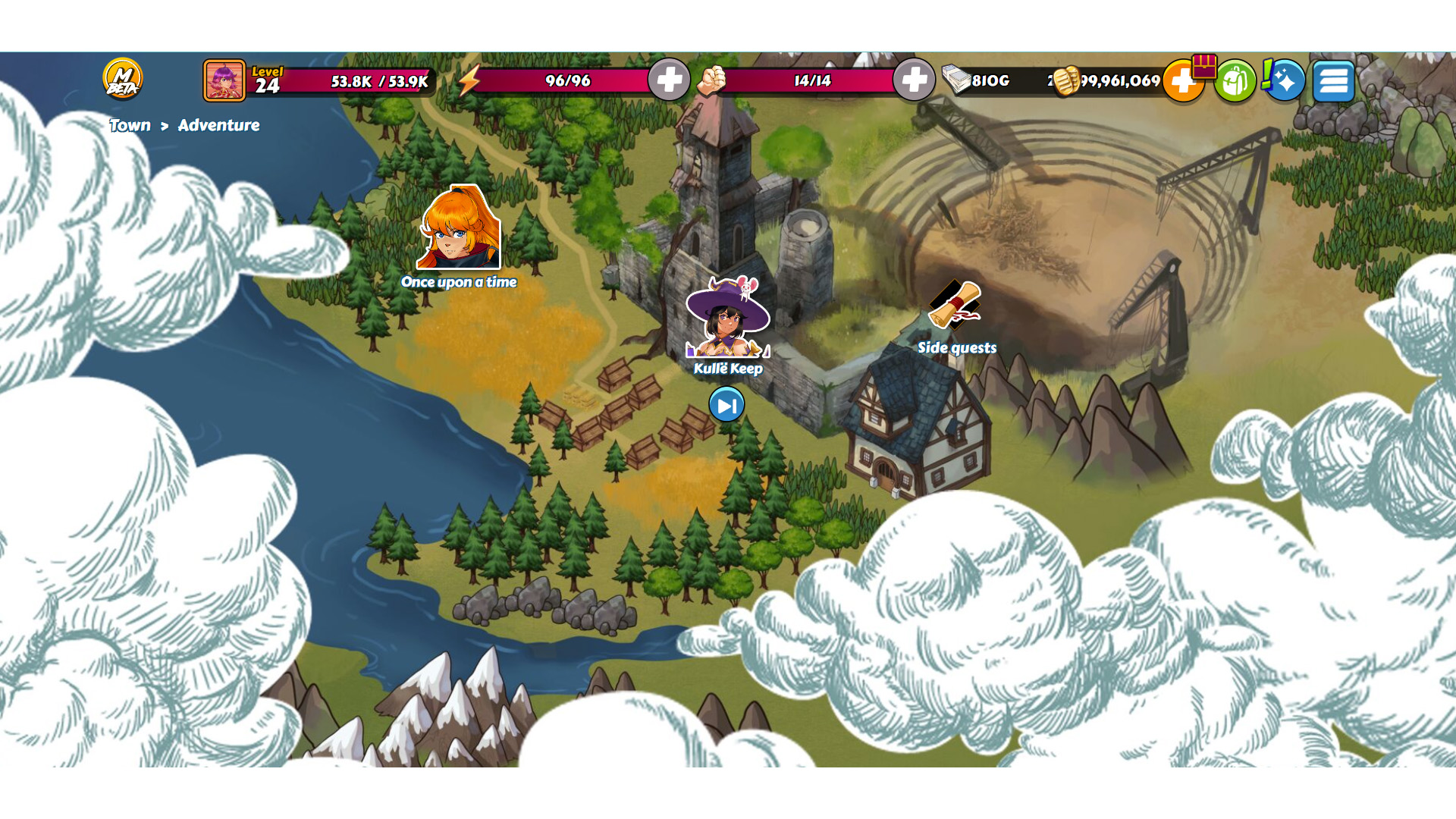Open the green backpack inventory
This screenshot has width=1456, height=819.
click(1234, 80)
